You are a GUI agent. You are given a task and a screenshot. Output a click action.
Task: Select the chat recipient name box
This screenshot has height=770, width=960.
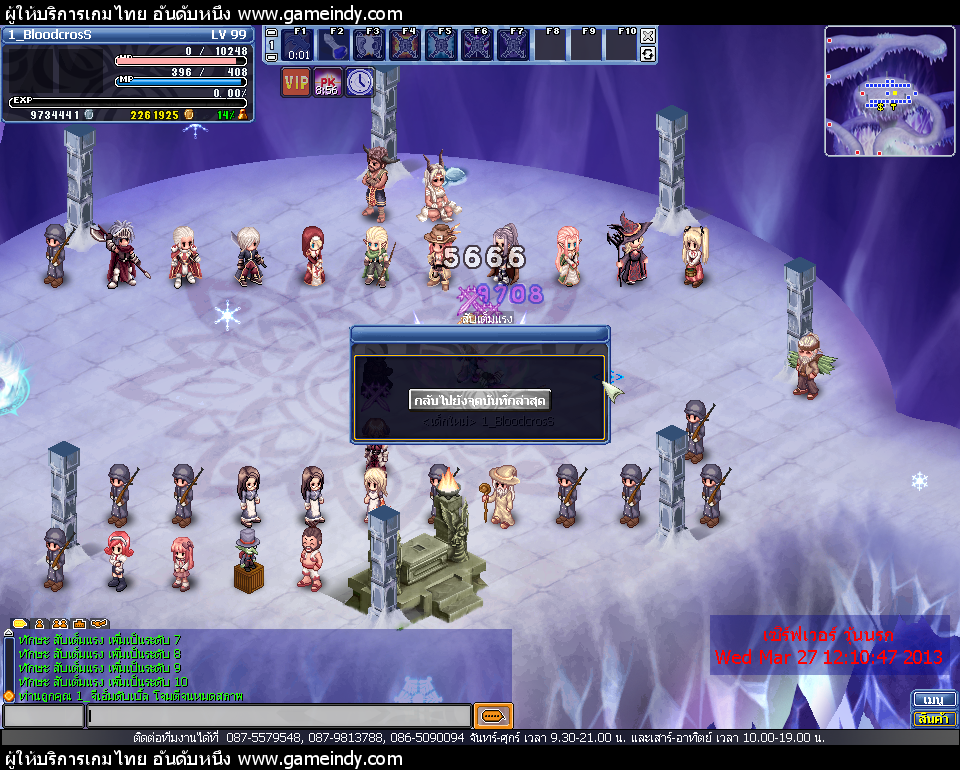pos(44,716)
